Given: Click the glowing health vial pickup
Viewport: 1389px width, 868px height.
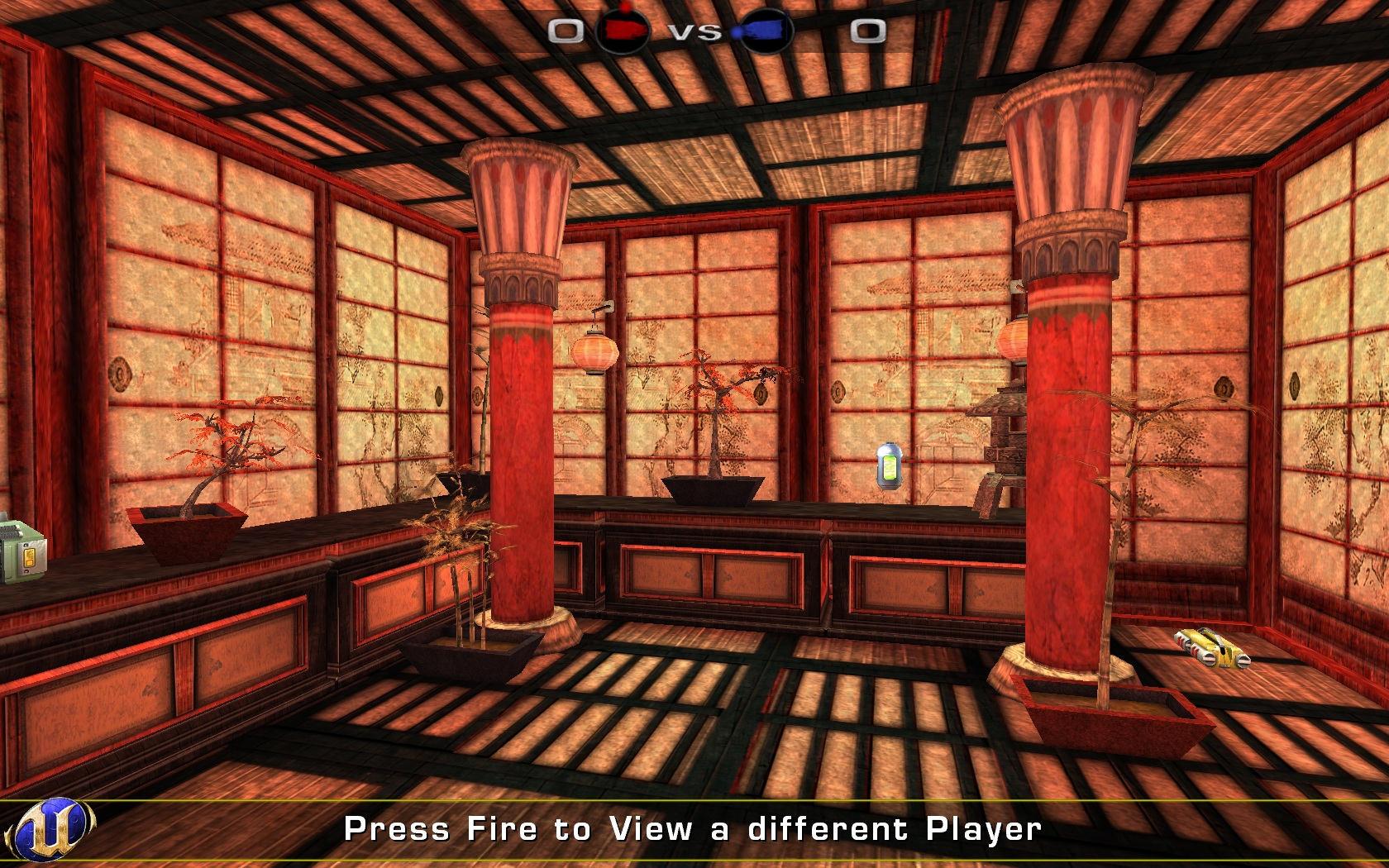Looking at the screenshot, I should click(x=888, y=465).
